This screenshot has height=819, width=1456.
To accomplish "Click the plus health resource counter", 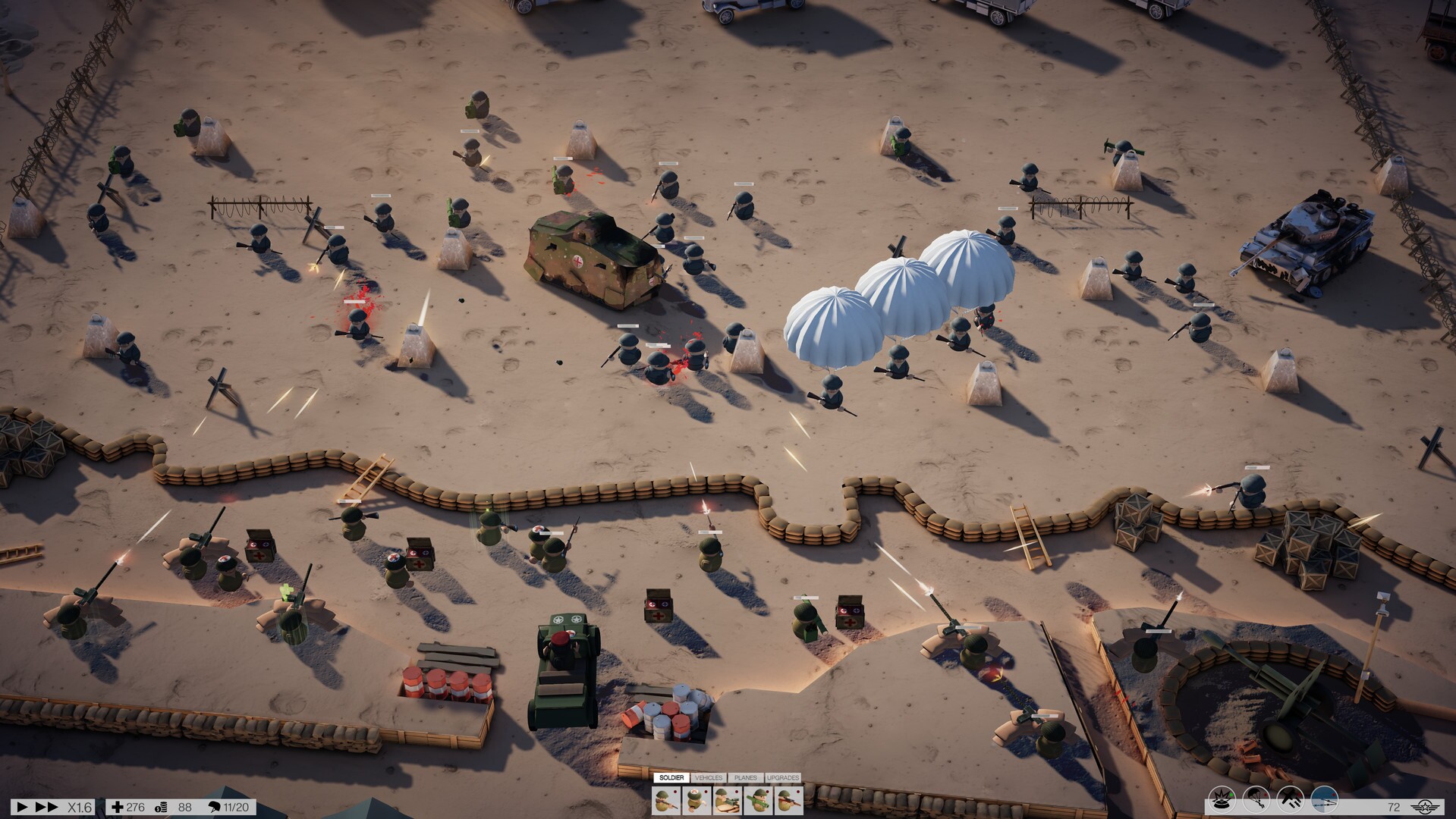I will (x=118, y=807).
